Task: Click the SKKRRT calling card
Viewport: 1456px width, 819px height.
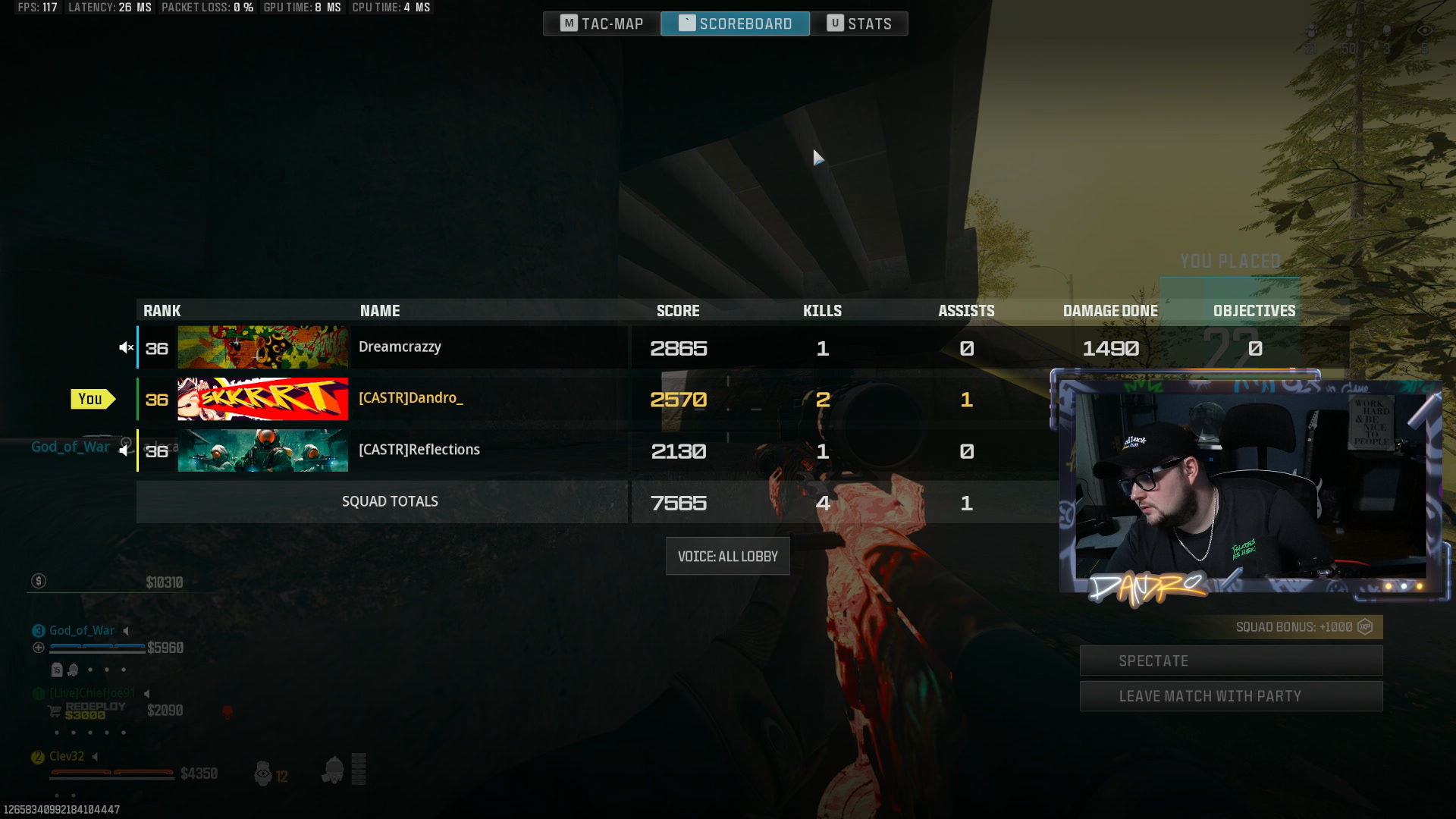Action: [x=262, y=399]
